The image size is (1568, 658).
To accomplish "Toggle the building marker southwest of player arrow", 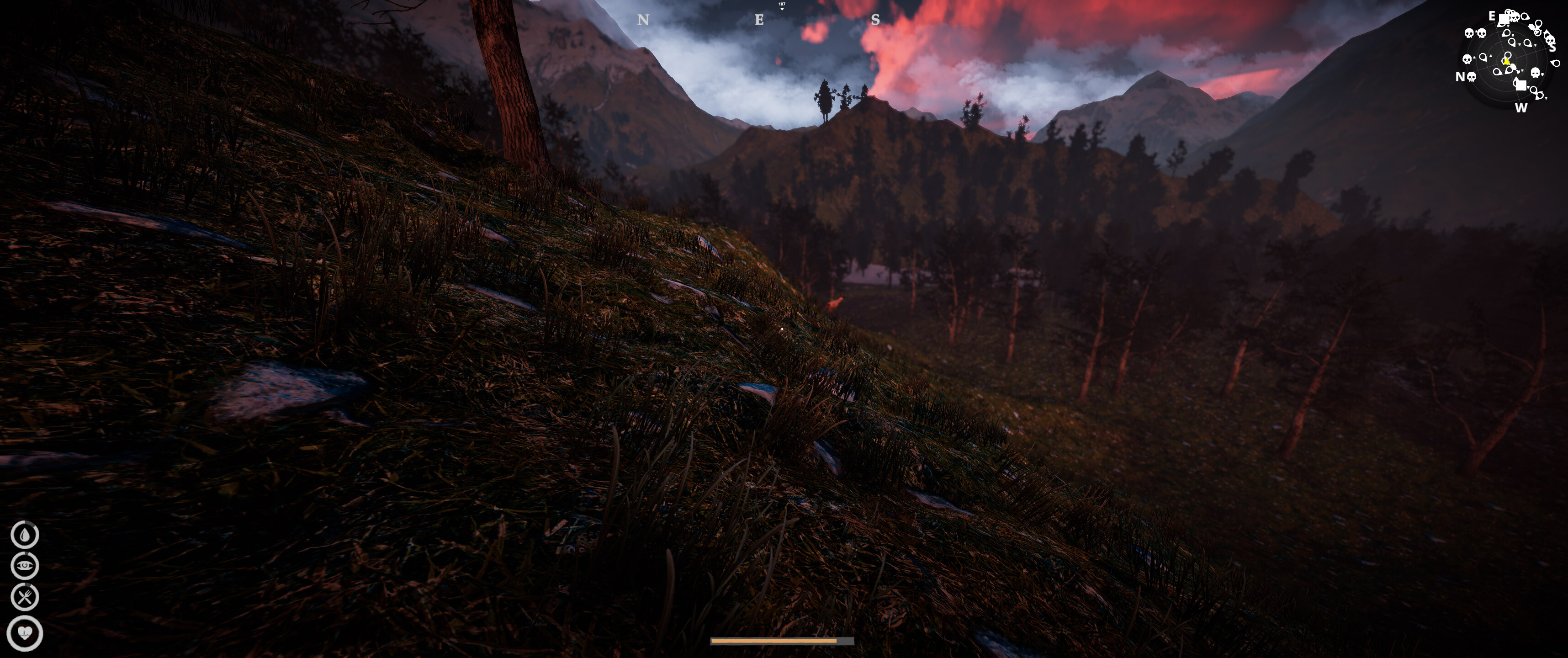I will 1520,85.
